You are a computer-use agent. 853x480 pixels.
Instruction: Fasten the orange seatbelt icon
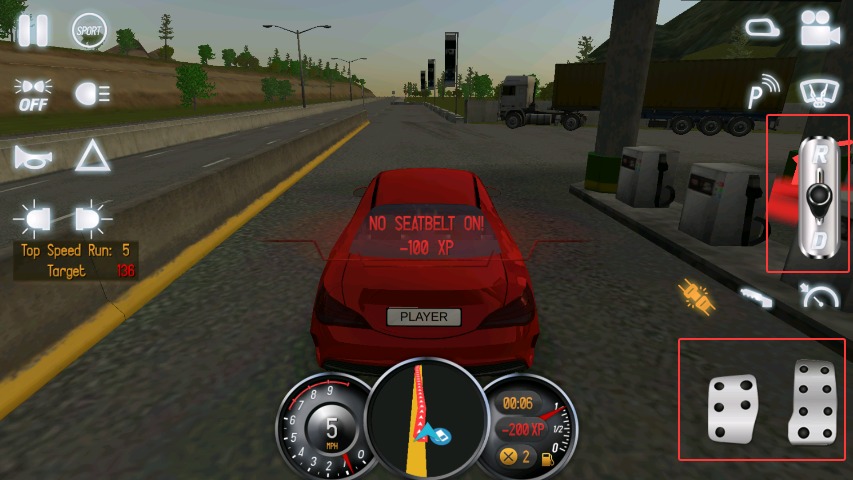click(x=696, y=293)
